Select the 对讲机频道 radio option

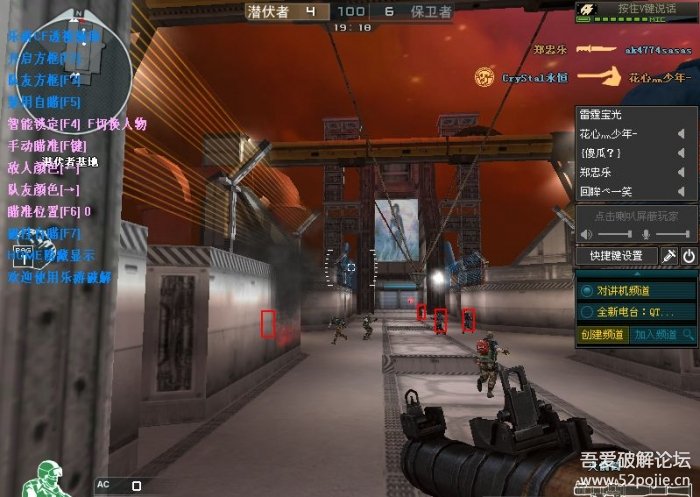click(587, 290)
